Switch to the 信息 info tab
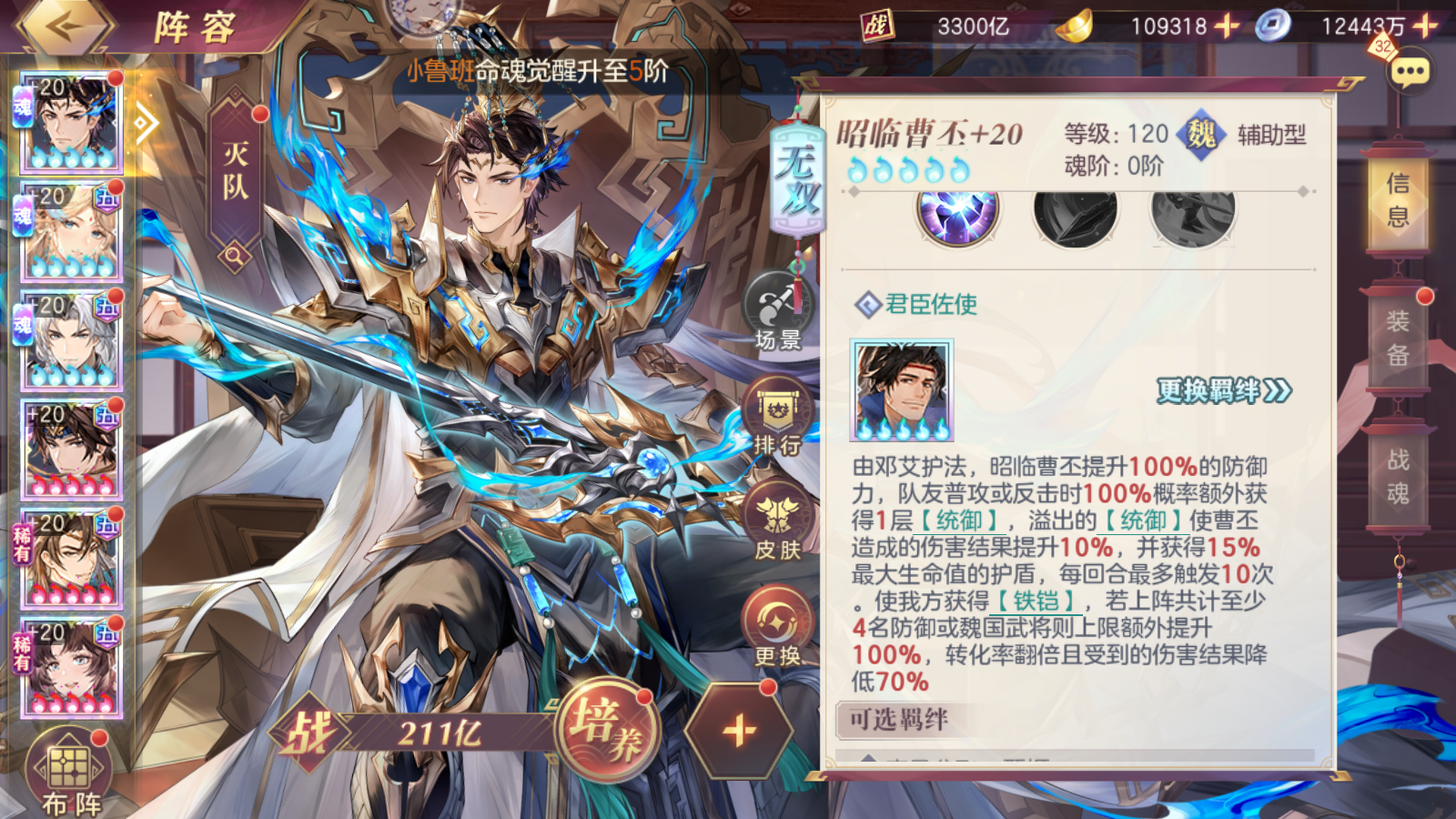 [x=1398, y=200]
